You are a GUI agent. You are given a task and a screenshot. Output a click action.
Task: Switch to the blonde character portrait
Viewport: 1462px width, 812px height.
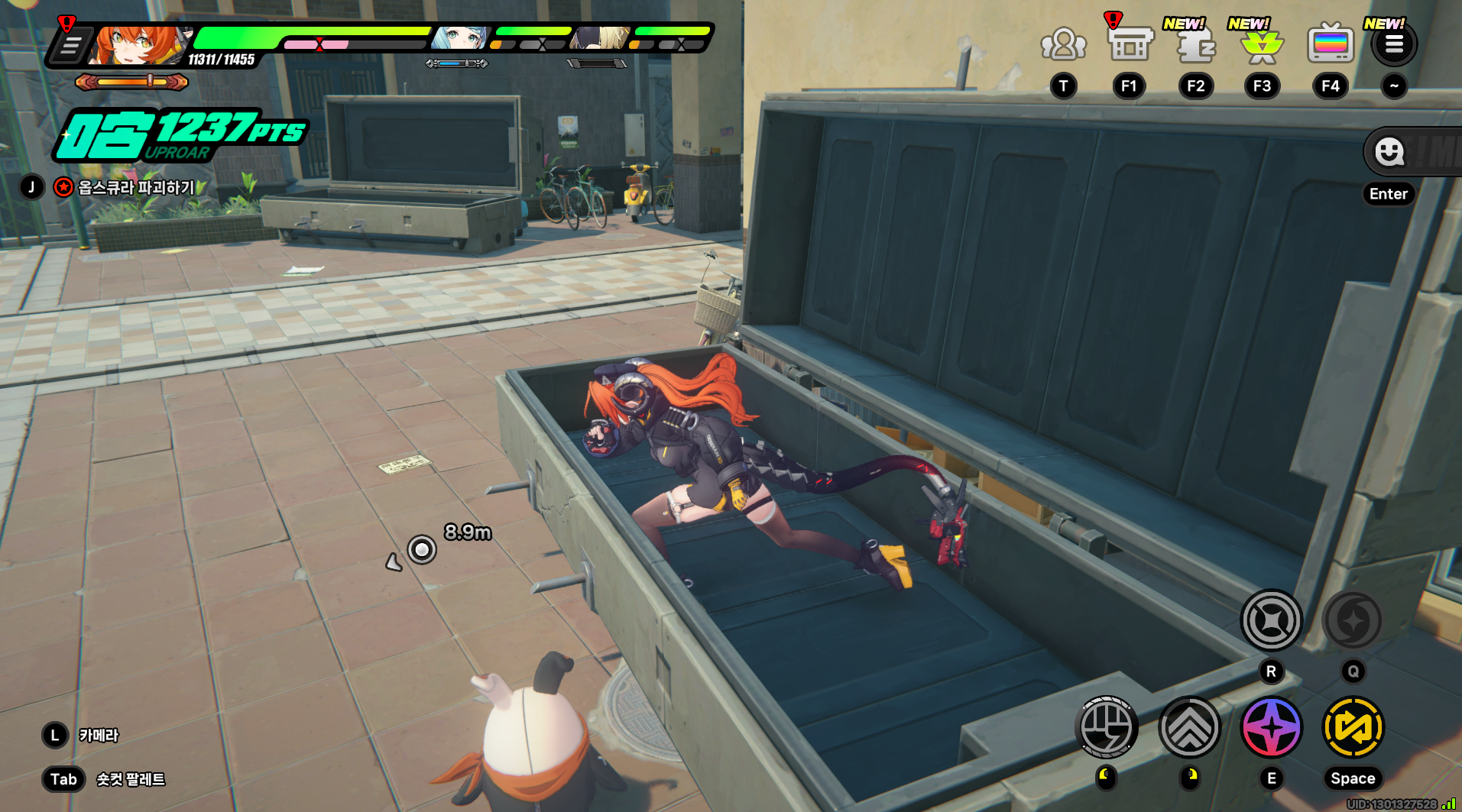601,37
